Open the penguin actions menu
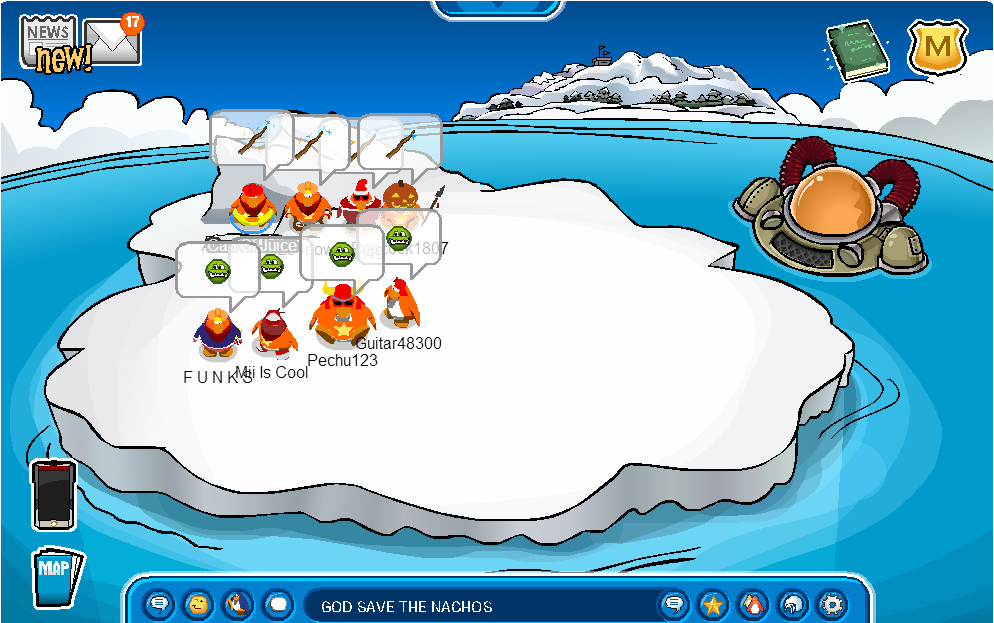This screenshot has width=994, height=623. click(238, 604)
